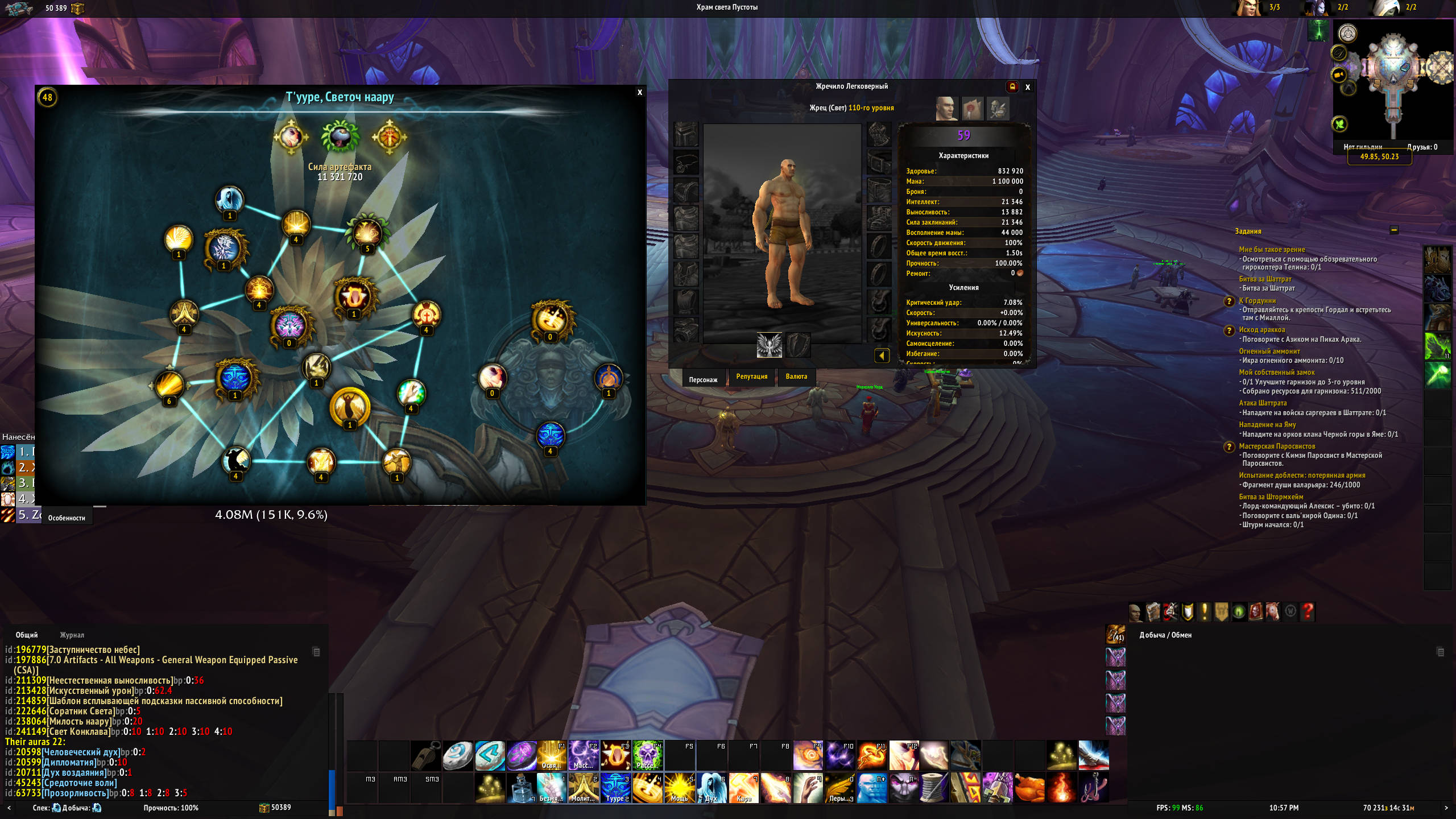Select the Персонаж tab

703,379
